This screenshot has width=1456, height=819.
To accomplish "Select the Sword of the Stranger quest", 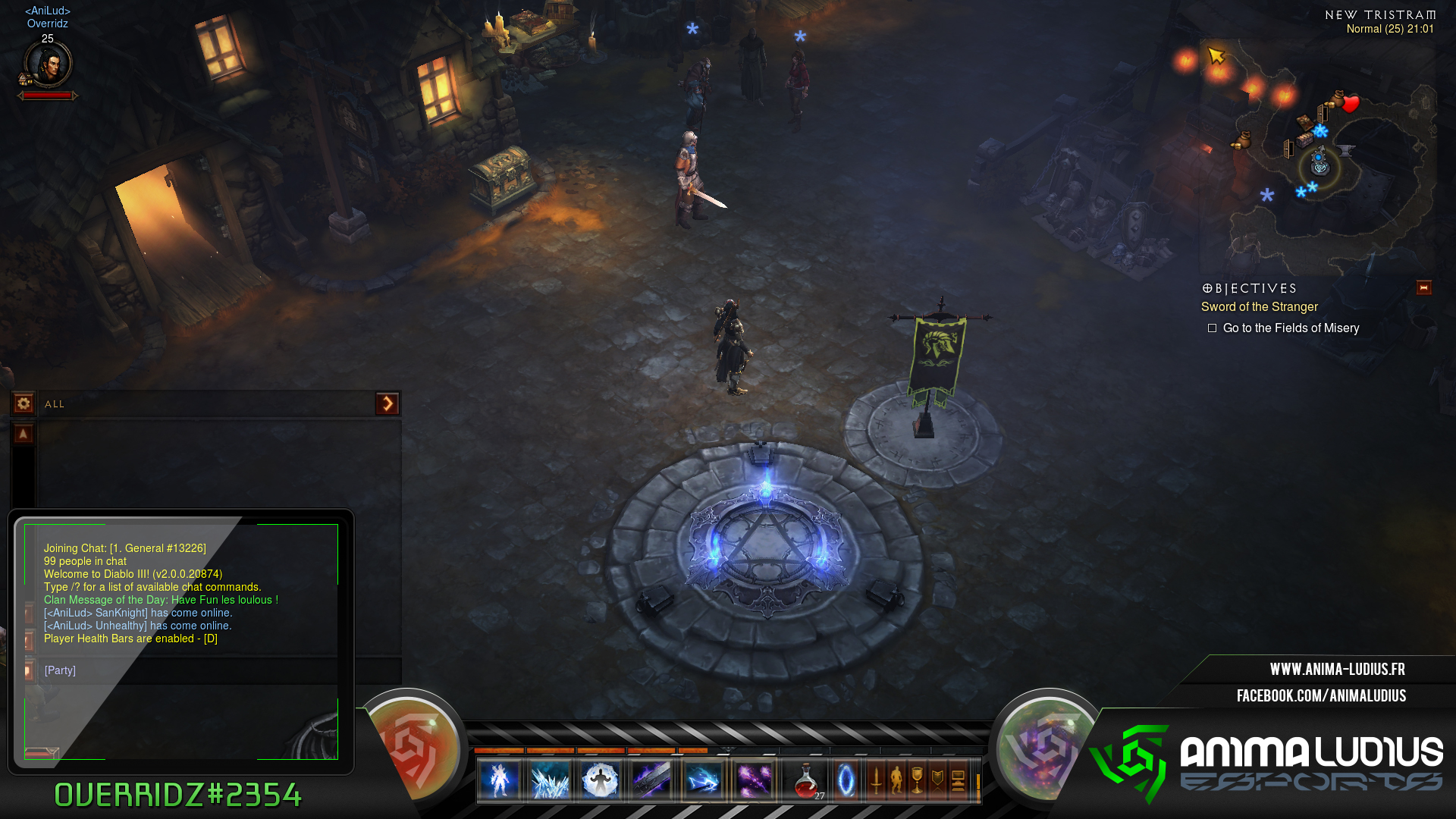I will click(1259, 307).
